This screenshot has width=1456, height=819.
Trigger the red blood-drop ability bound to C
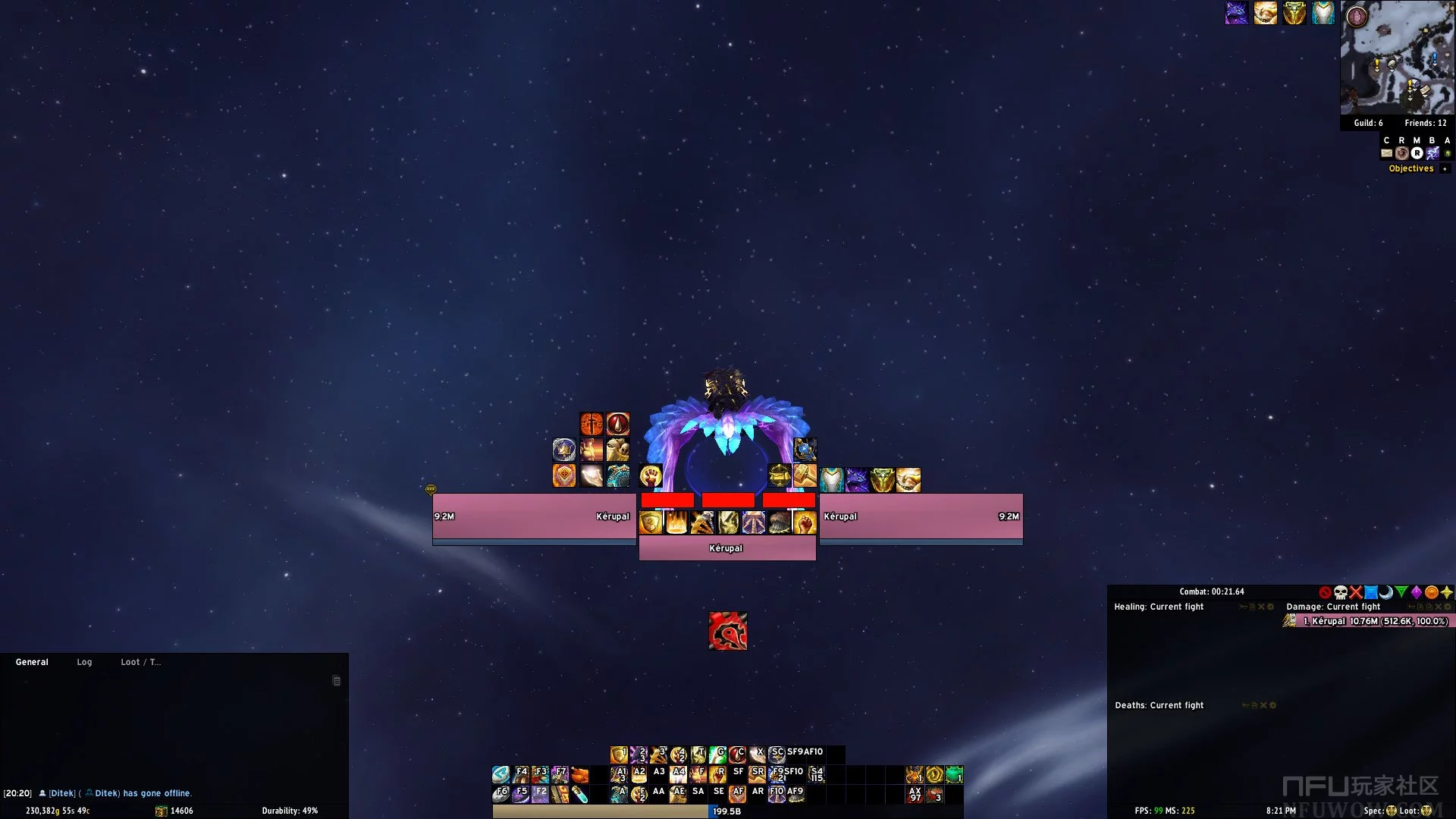click(x=737, y=755)
